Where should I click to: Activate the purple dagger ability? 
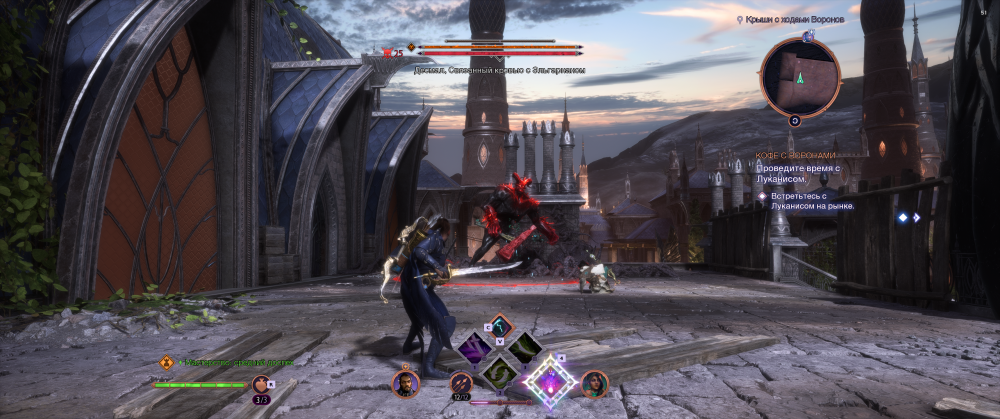point(474,348)
